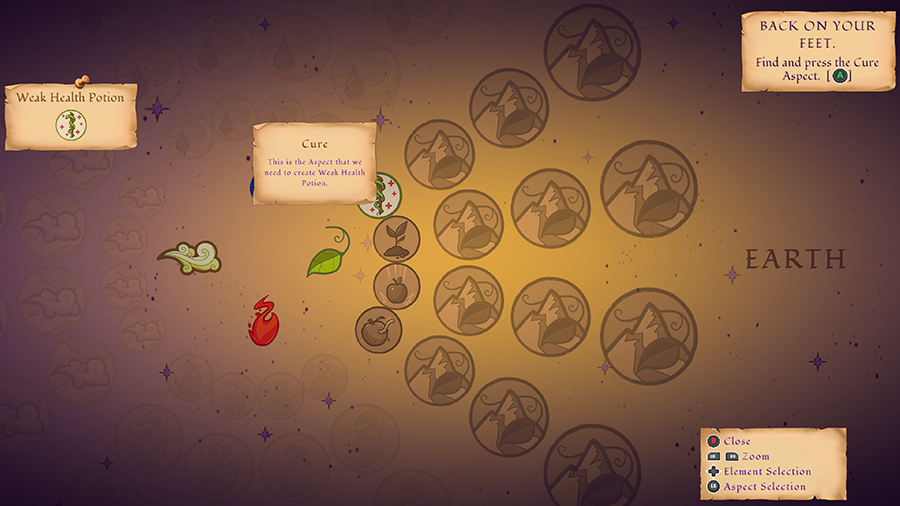Click the Zoom option in the legend
This screenshot has width=900, height=506.
point(755,456)
